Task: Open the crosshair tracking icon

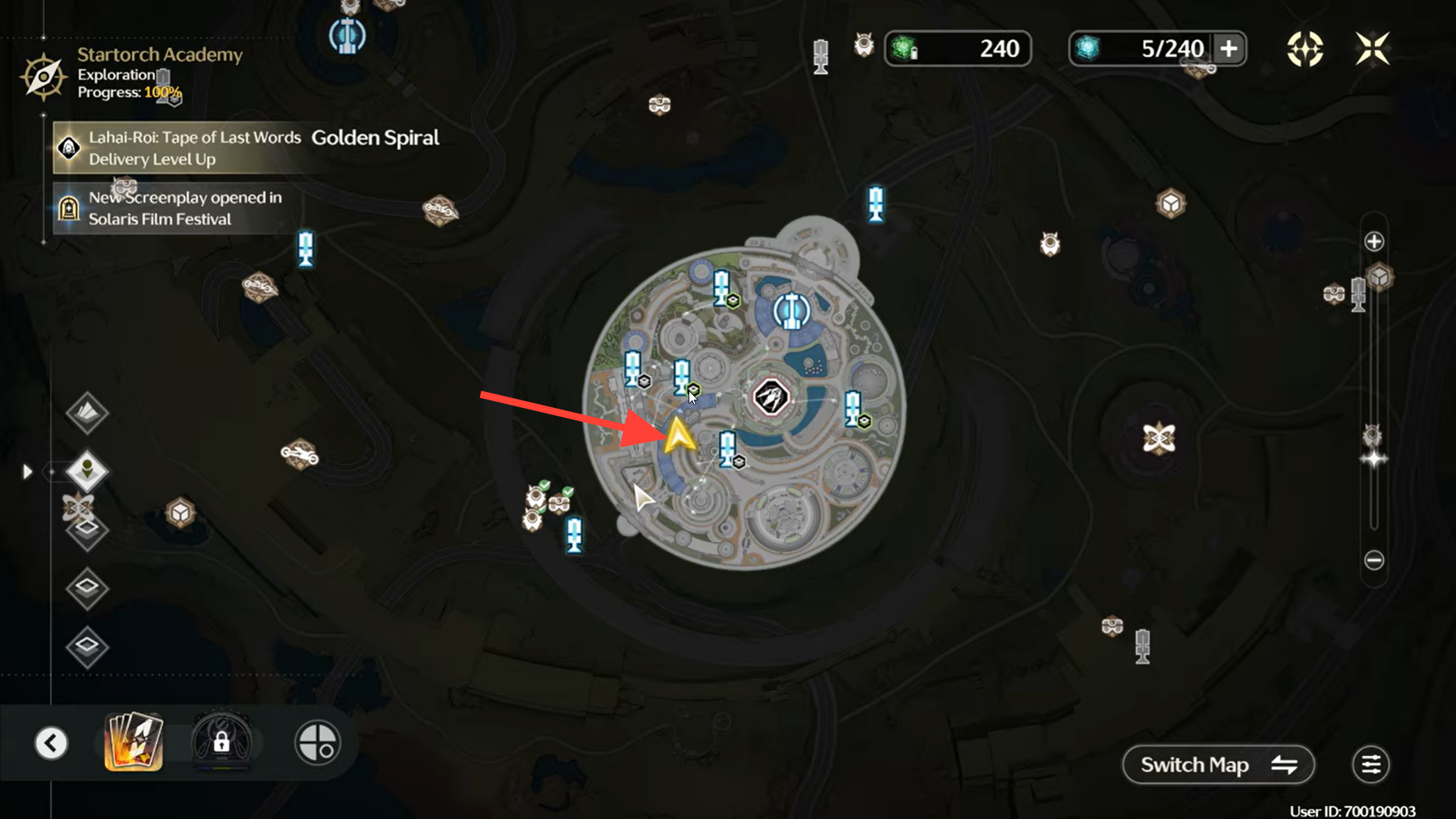Action: [1304, 49]
